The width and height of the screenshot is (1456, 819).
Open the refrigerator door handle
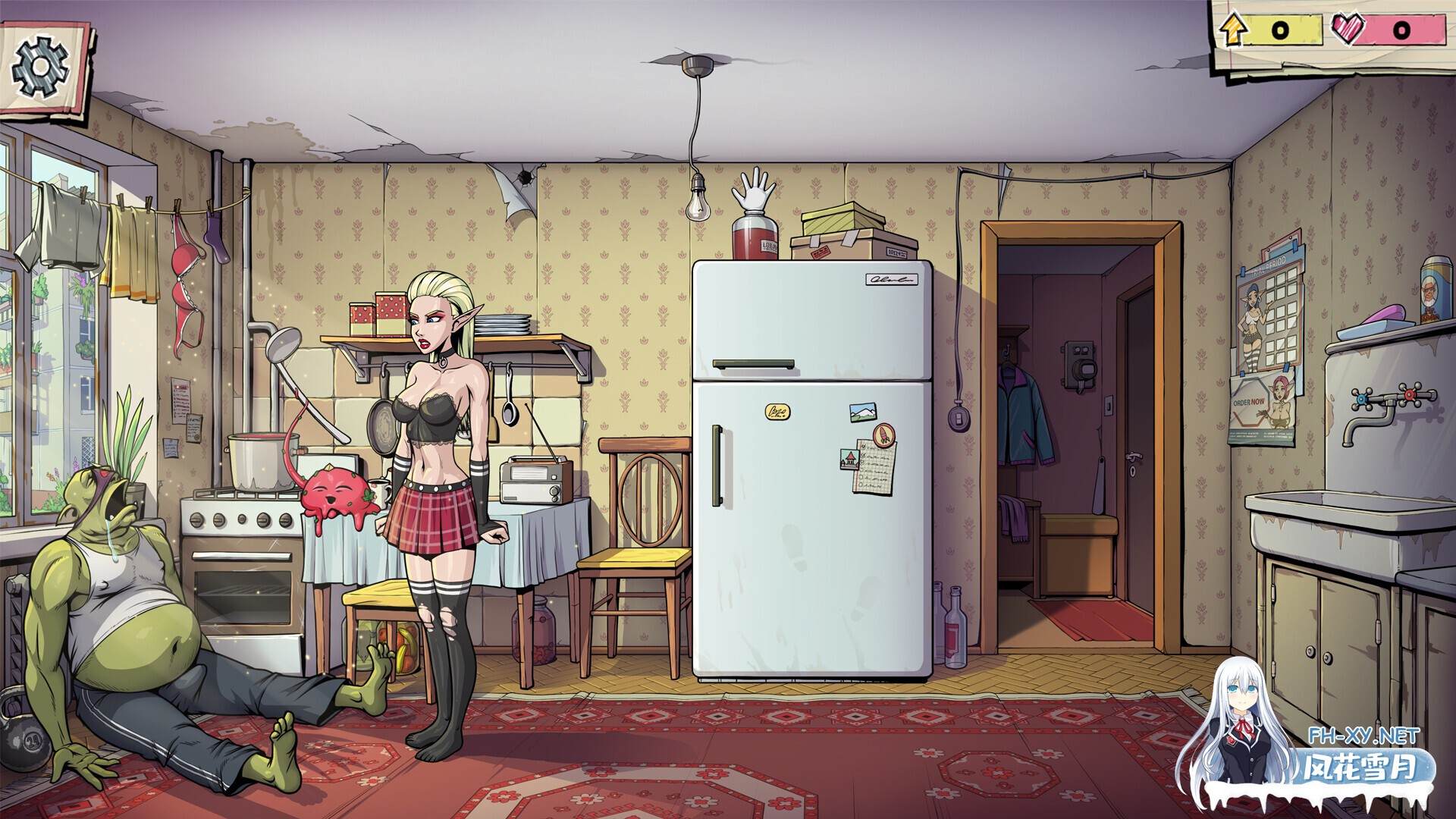coord(717,466)
